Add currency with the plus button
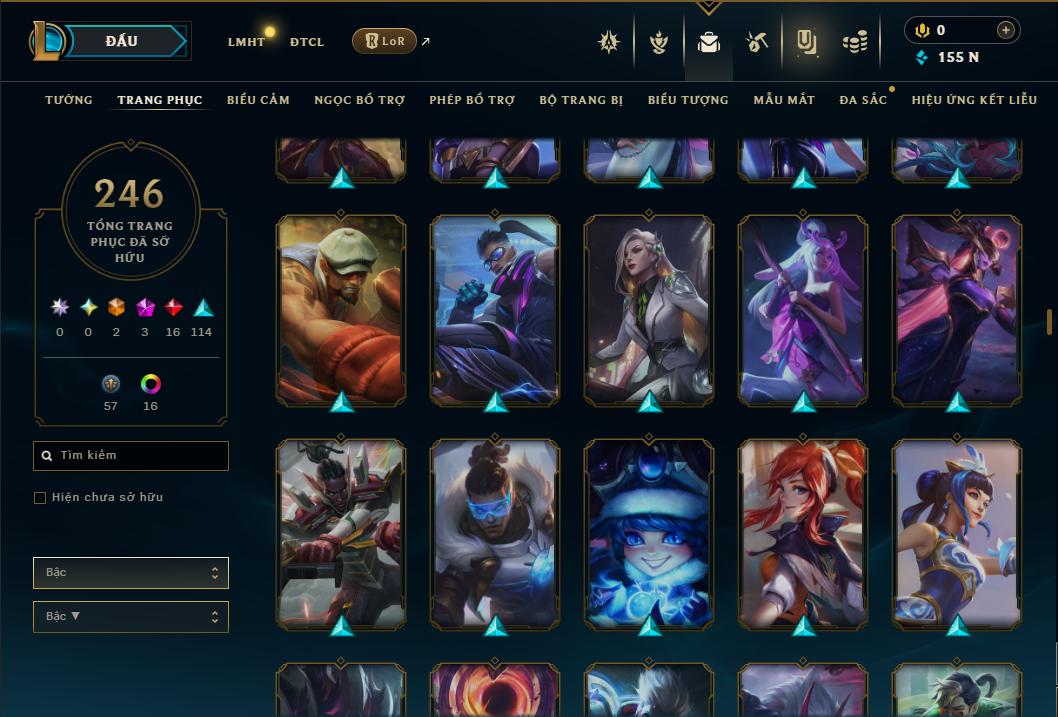This screenshot has width=1058, height=717. pos(1005,30)
